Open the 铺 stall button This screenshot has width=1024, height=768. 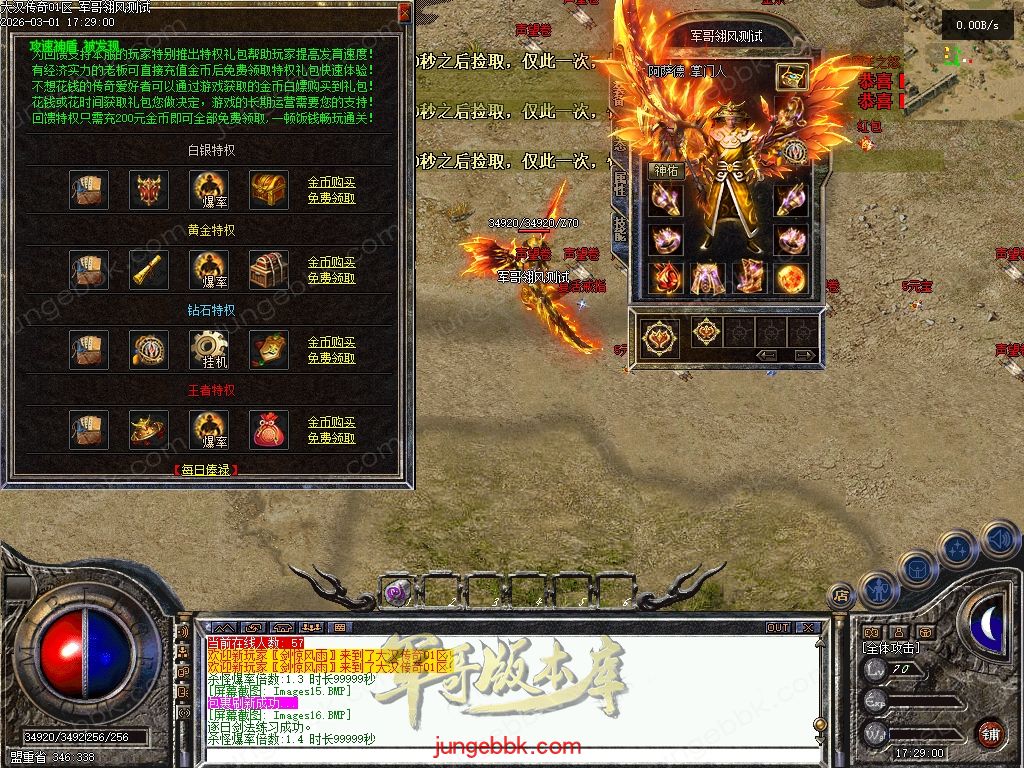point(989,733)
